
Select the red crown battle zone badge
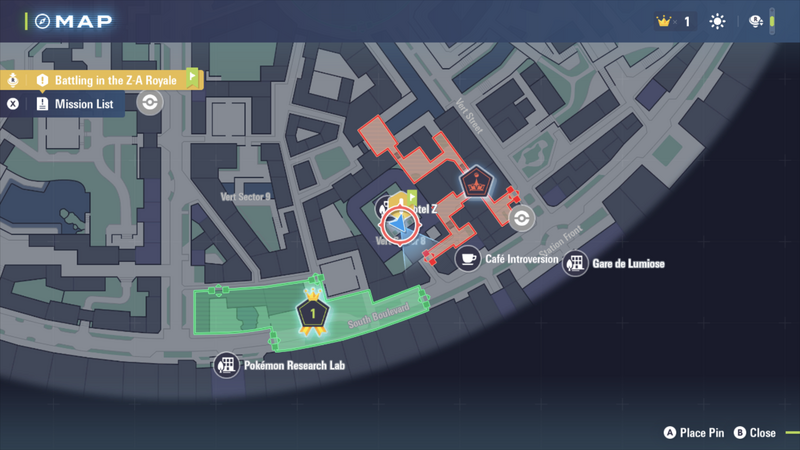476,183
